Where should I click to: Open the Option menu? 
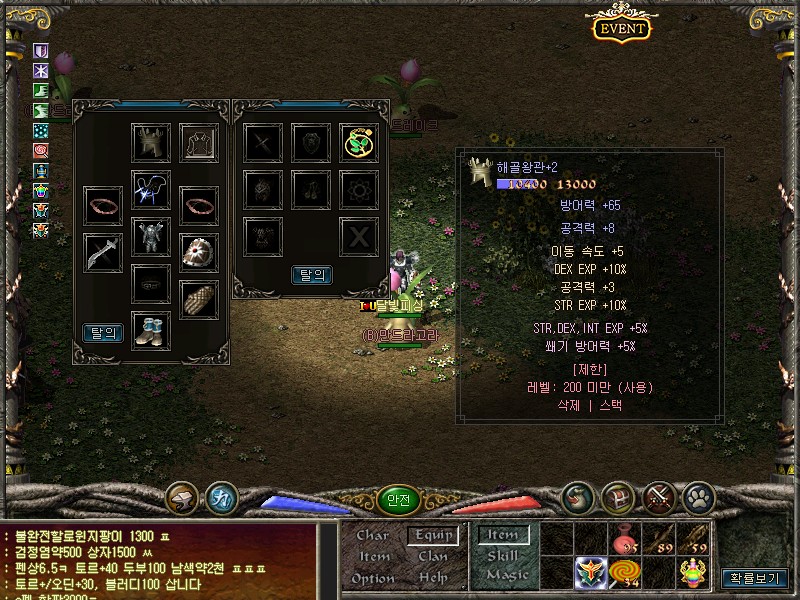tap(373, 578)
